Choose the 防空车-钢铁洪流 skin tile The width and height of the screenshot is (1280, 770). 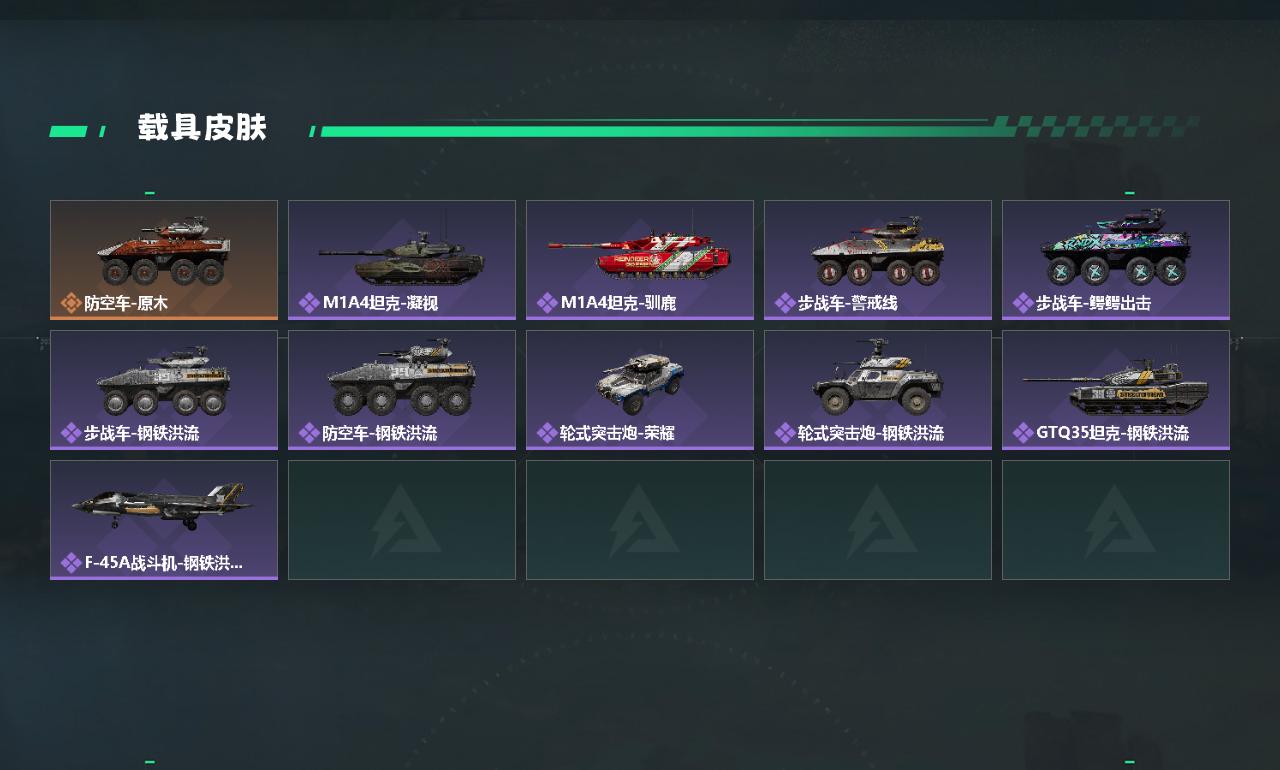(x=402, y=389)
